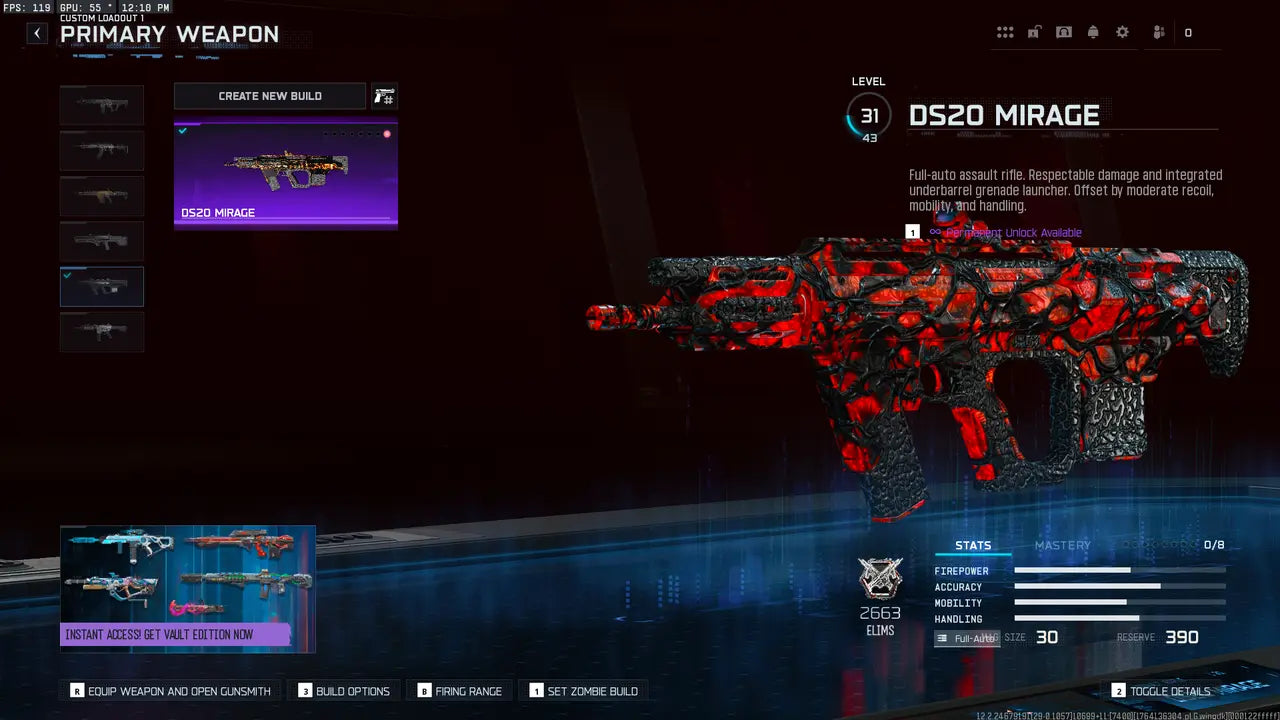Open the settings gear icon
The width and height of the screenshot is (1280, 720).
[1122, 31]
